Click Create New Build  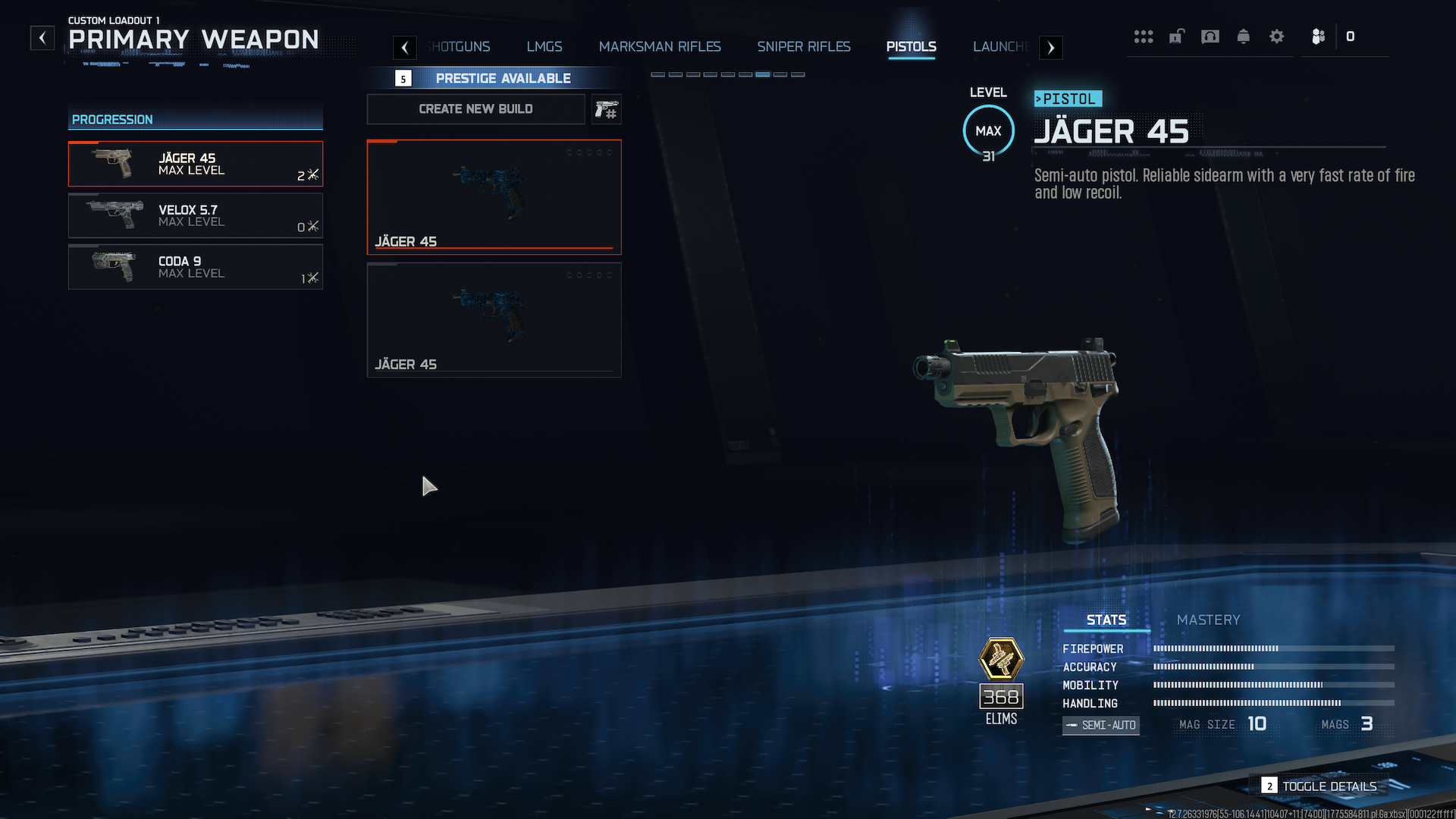pos(475,109)
